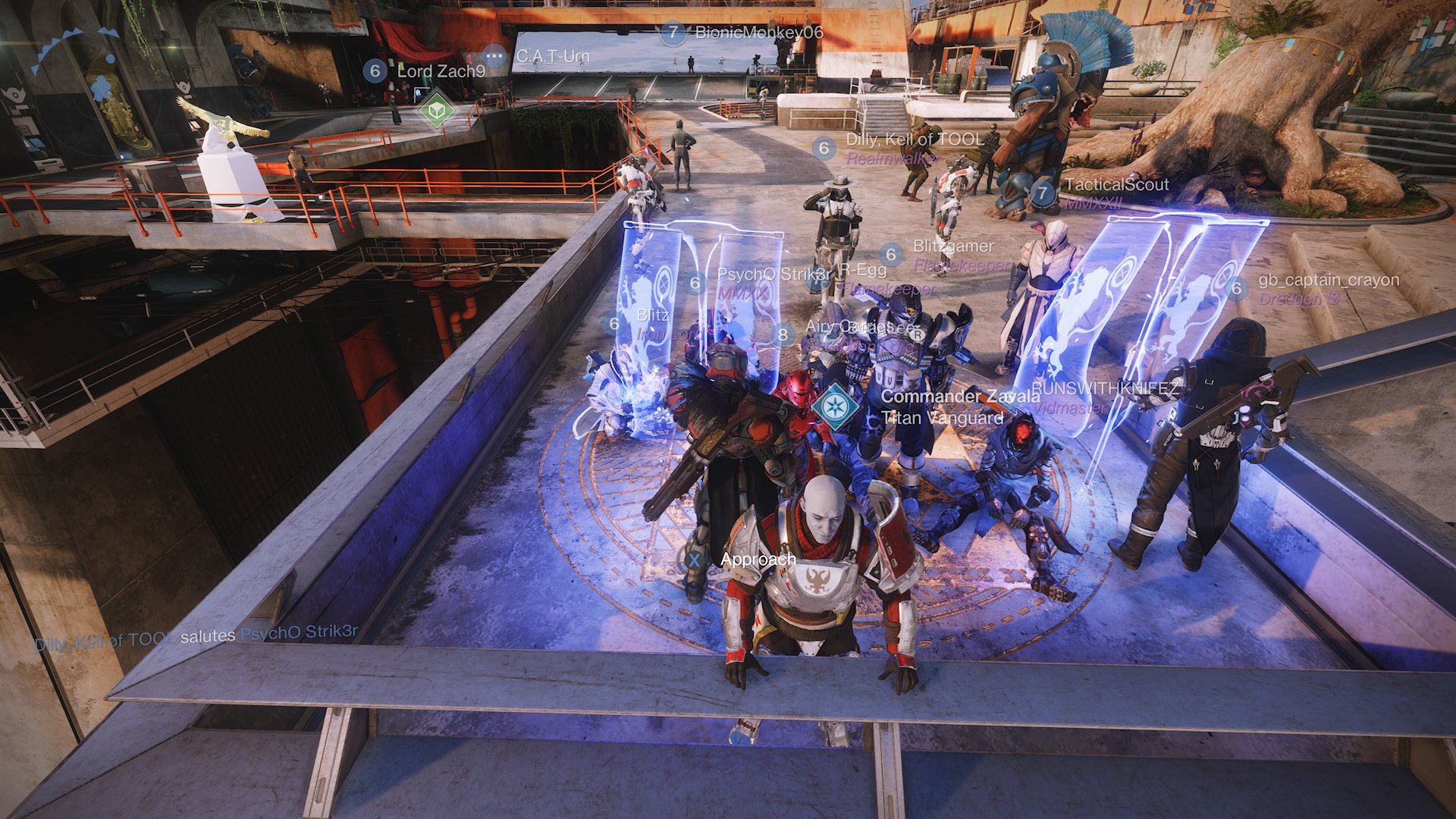Click the PsychO Strik3r nameplate

point(773,275)
